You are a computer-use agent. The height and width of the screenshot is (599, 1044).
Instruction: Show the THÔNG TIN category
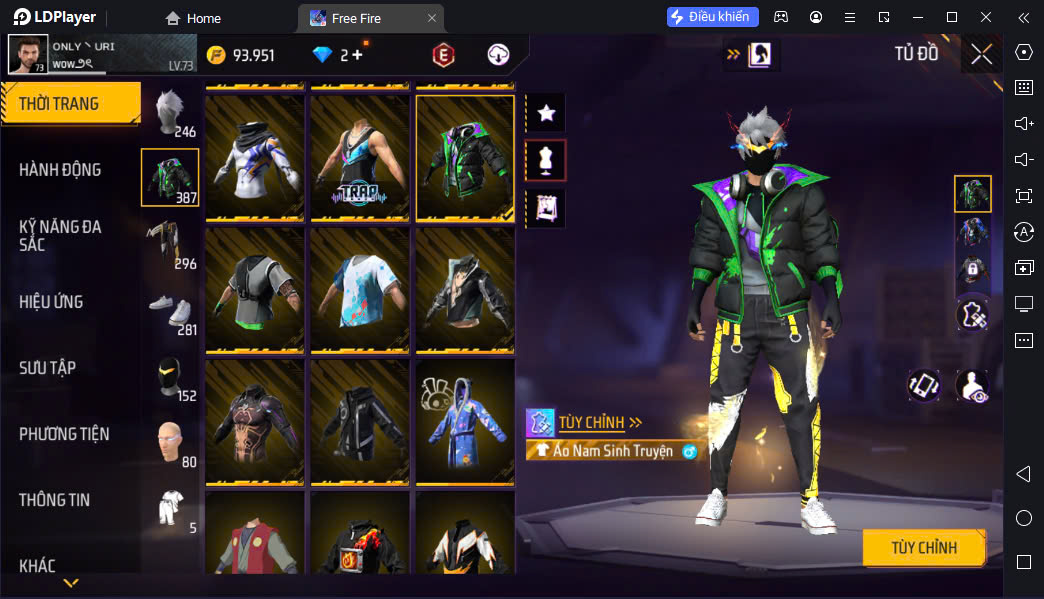54,500
